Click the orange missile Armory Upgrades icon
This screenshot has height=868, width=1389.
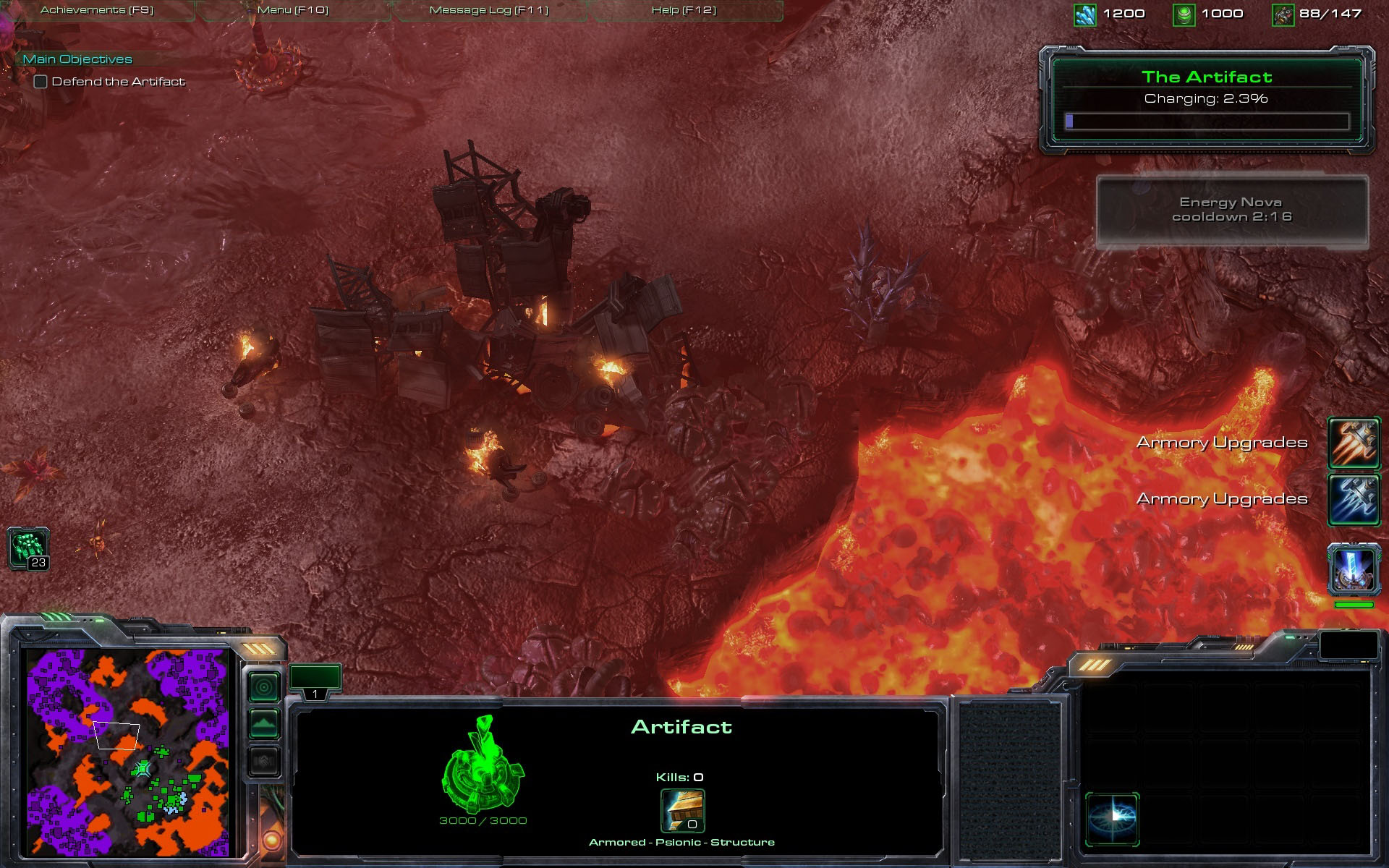pyautogui.click(x=1354, y=443)
